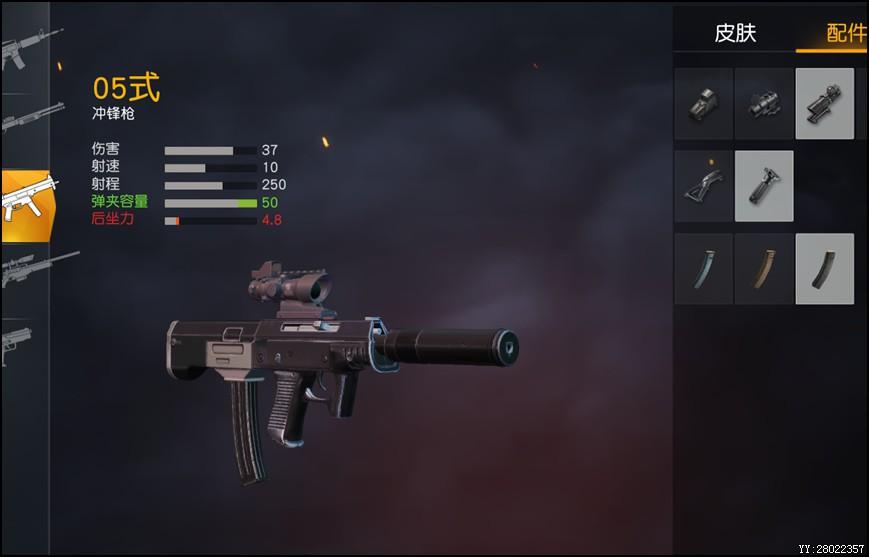Choose the angled foregrip attachment
869x557 pixels.
703,186
